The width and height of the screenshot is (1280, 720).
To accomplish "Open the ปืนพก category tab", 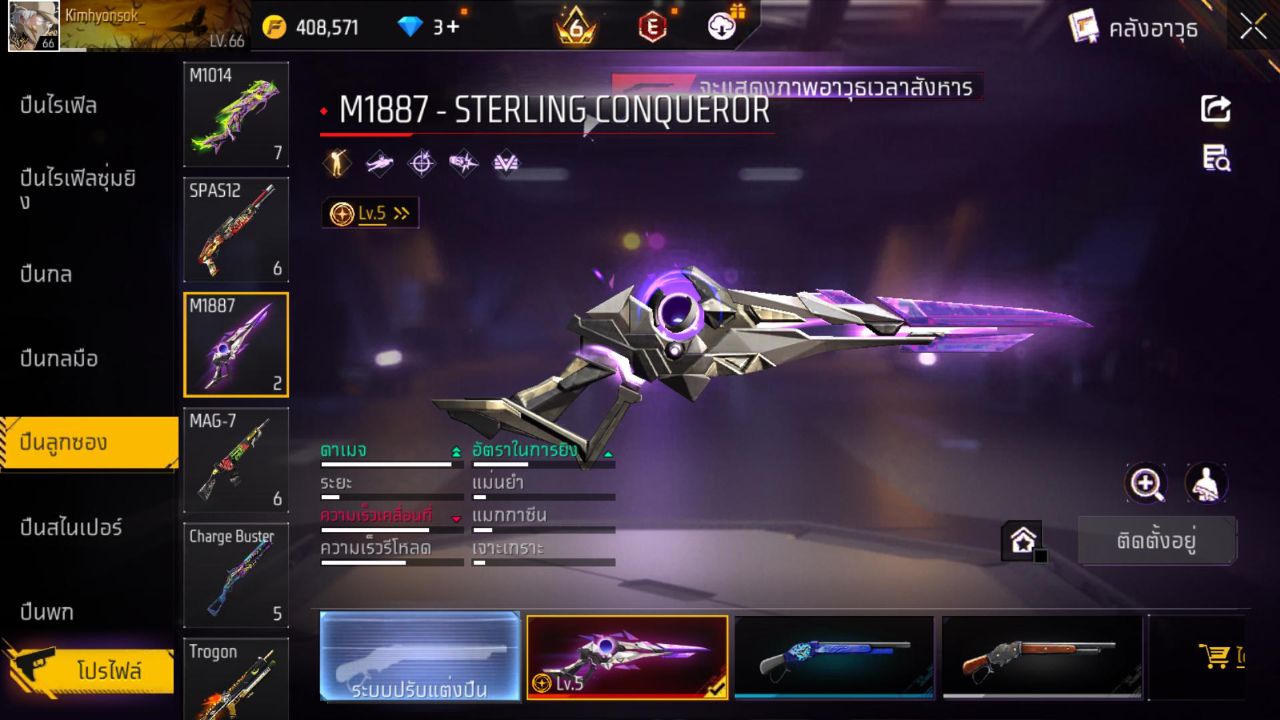I will (46, 611).
